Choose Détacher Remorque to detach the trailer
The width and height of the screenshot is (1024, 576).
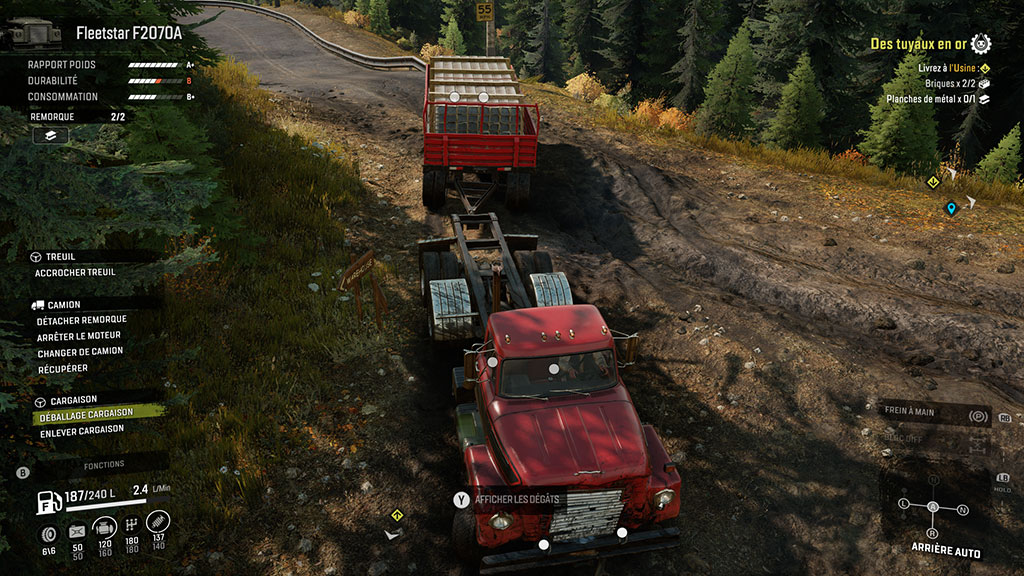coord(81,320)
